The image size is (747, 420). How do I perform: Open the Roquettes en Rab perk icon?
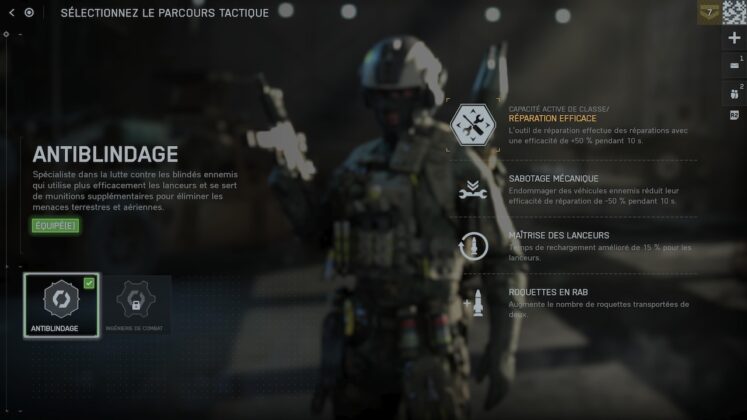point(472,304)
